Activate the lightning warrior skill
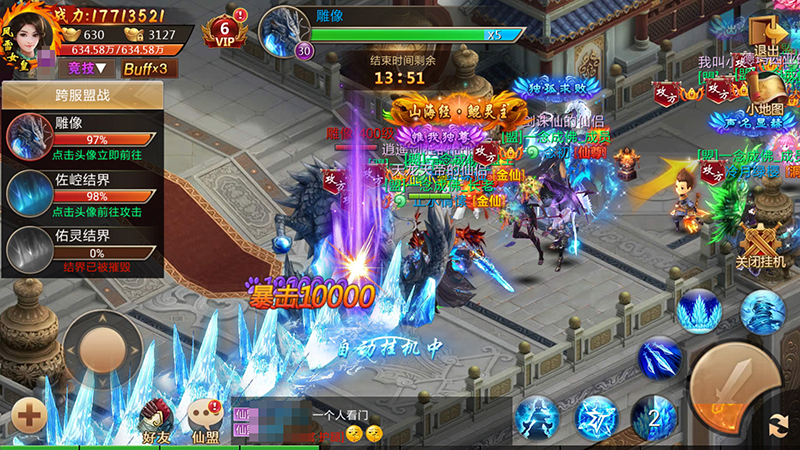Screen dimensions: 800x450 [538, 417]
